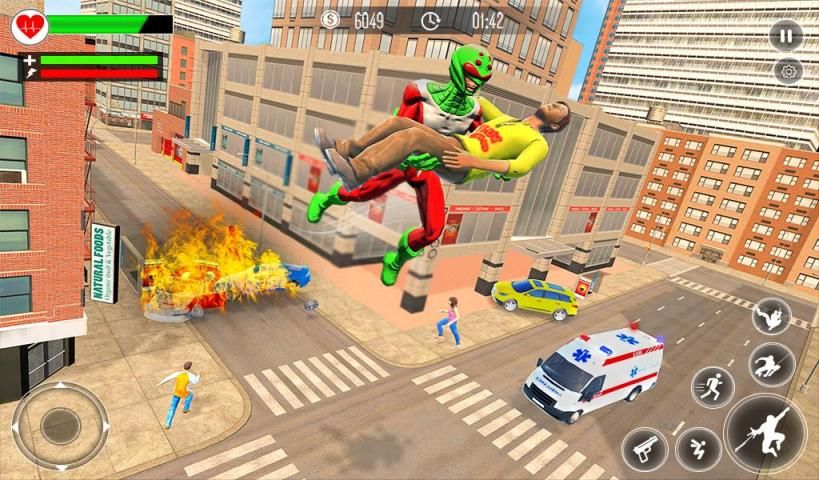Tap the virtual joystick pad

pyautogui.click(x=59, y=425)
